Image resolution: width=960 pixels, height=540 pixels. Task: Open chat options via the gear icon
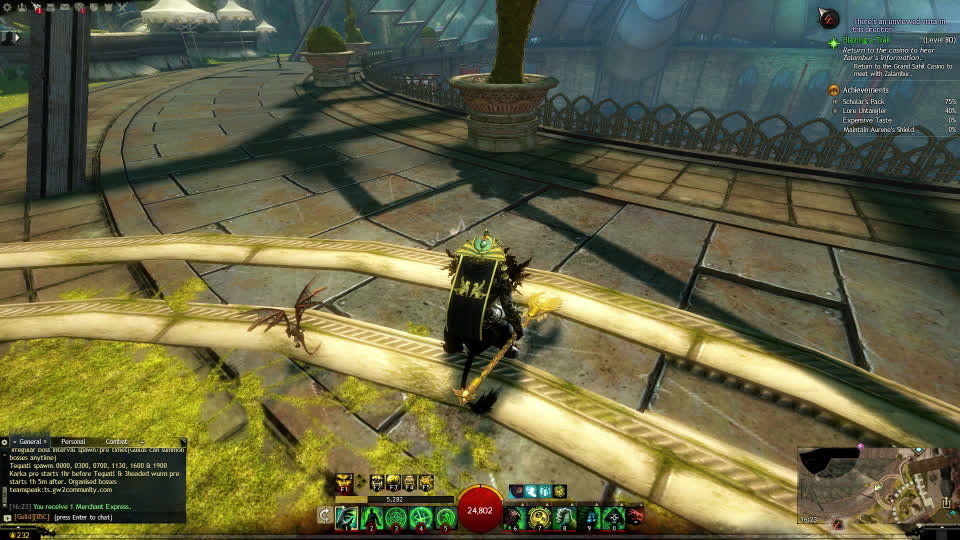pyautogui.click(x=5, y=441)
